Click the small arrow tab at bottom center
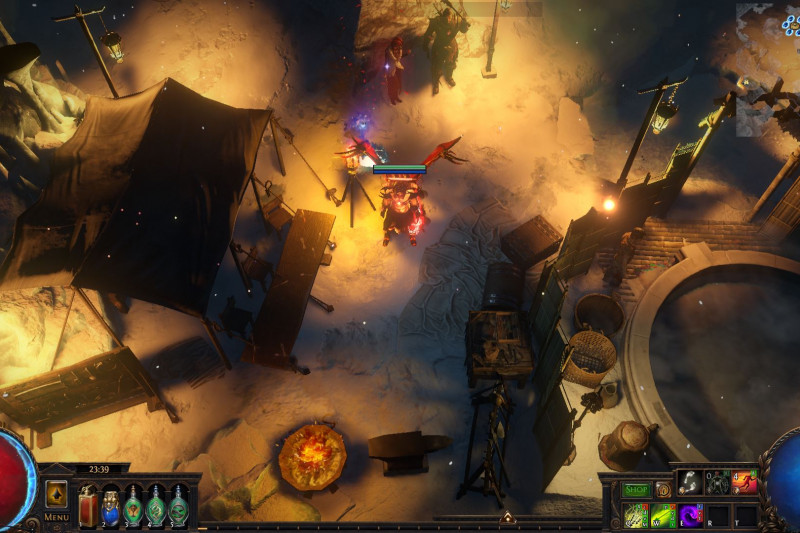 [507, 517]
